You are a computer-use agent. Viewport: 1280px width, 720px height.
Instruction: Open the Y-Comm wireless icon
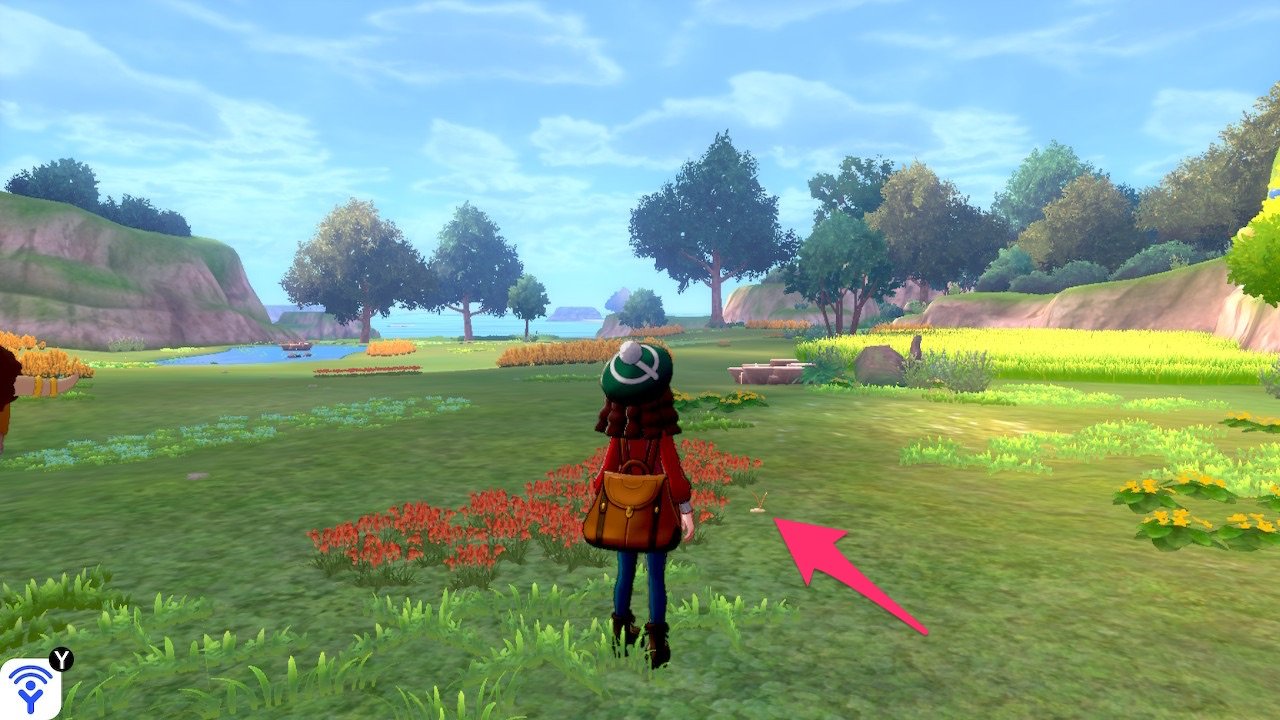(x=30, y=688)
